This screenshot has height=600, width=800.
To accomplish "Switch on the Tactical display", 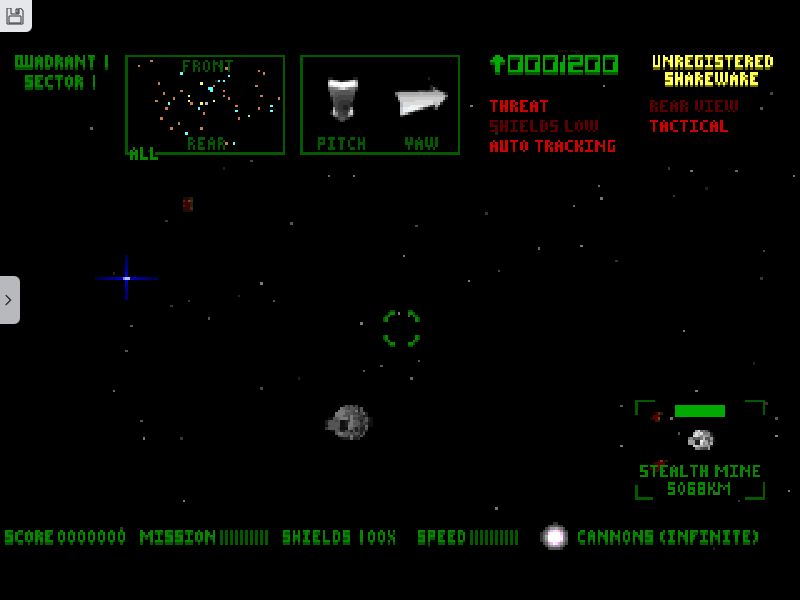I will (x=688, y=126).
